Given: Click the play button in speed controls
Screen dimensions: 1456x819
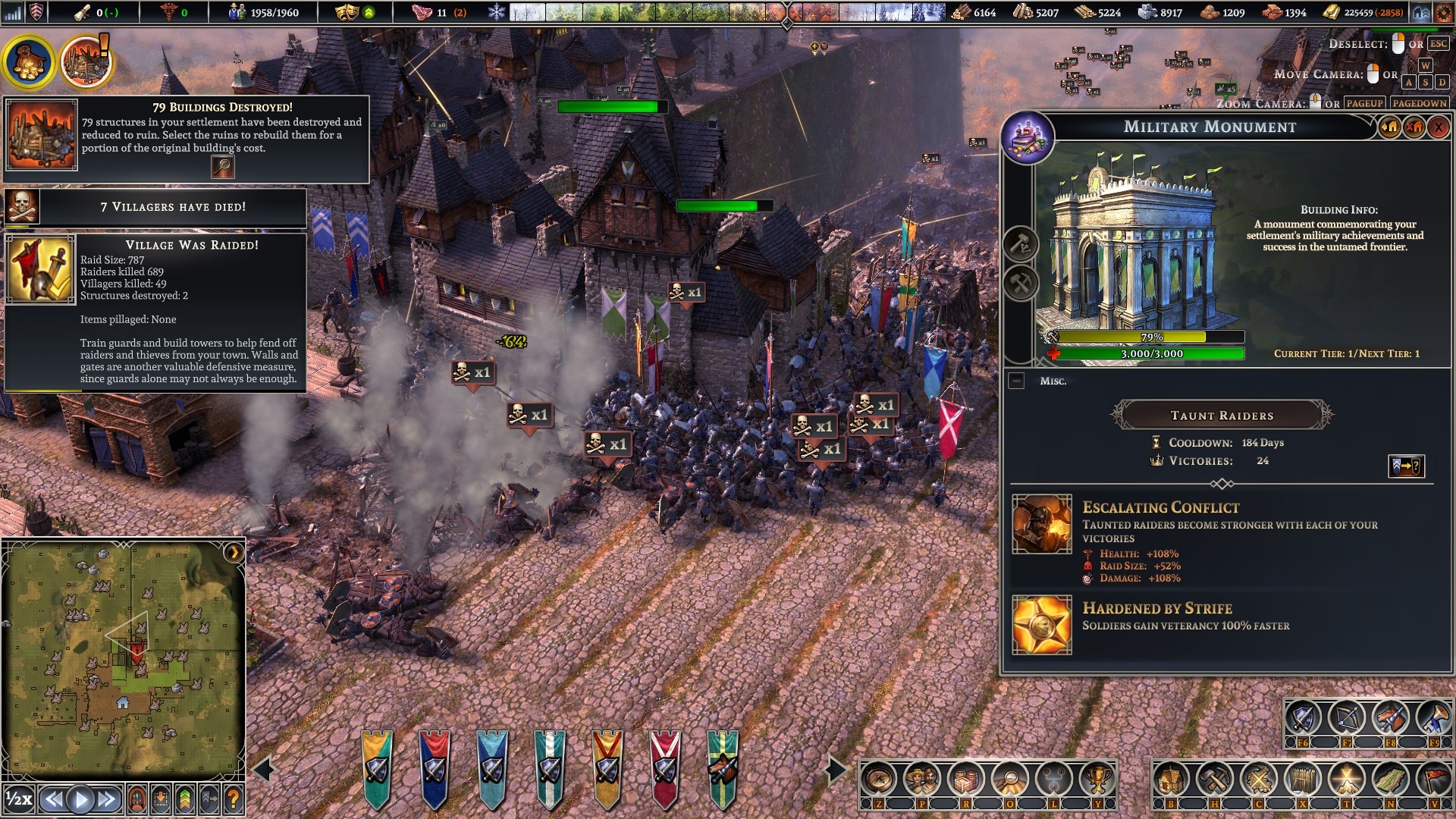Looking at the screenshot, I should tap(80, 799).
